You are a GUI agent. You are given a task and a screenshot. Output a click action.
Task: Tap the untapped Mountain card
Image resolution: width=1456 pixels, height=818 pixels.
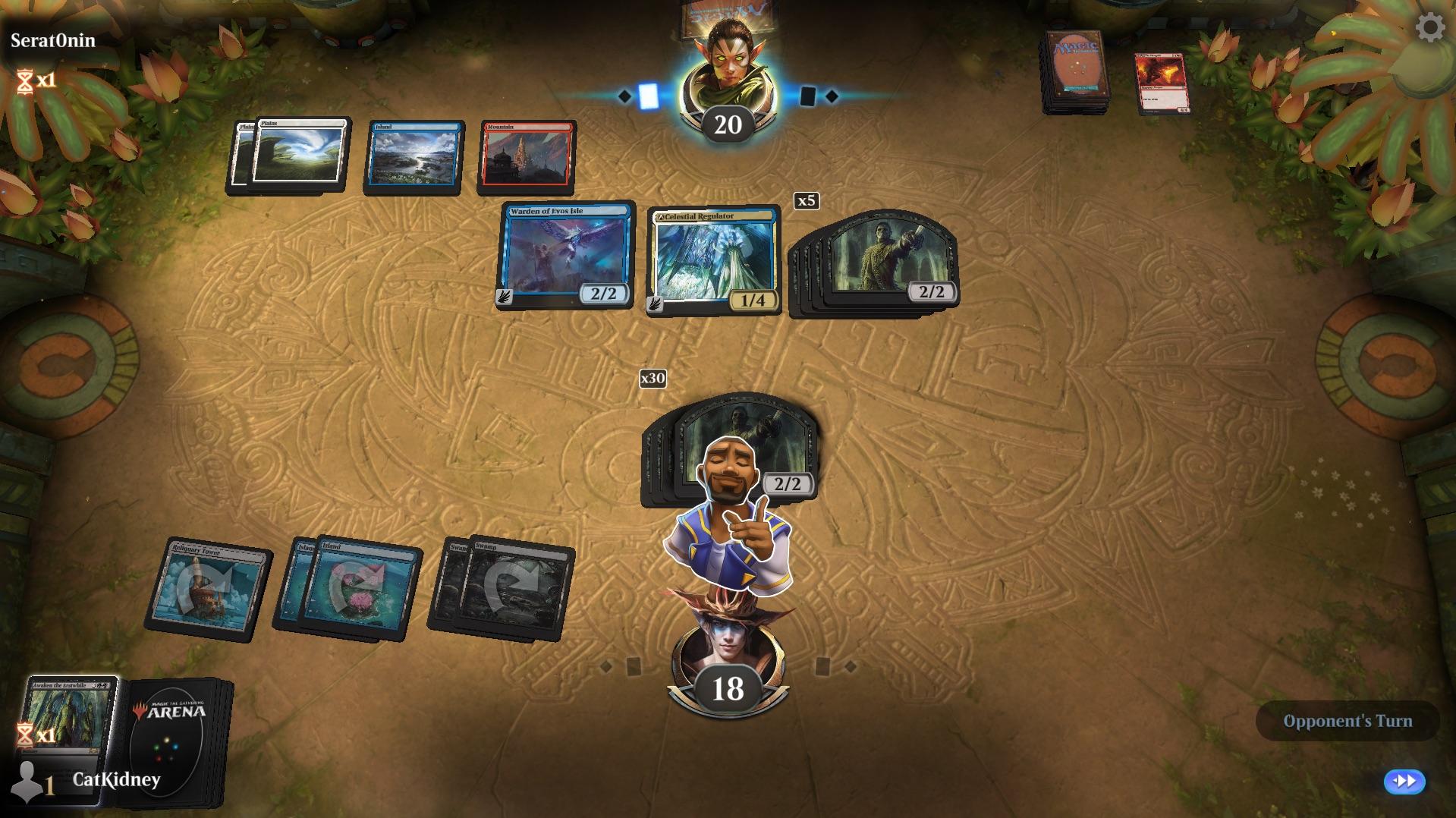528,157
